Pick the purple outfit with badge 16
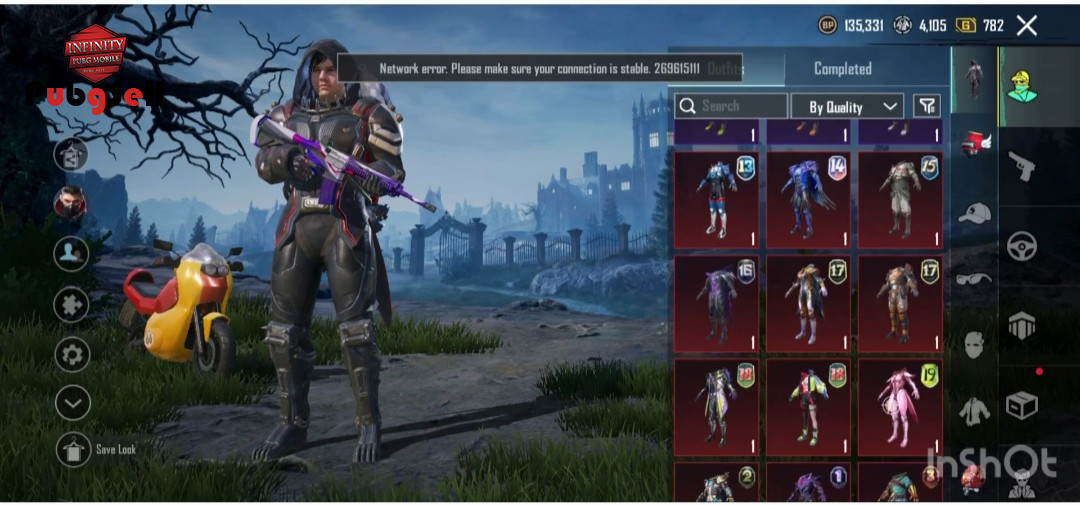1080x505 pixels. tap(716, 304)
